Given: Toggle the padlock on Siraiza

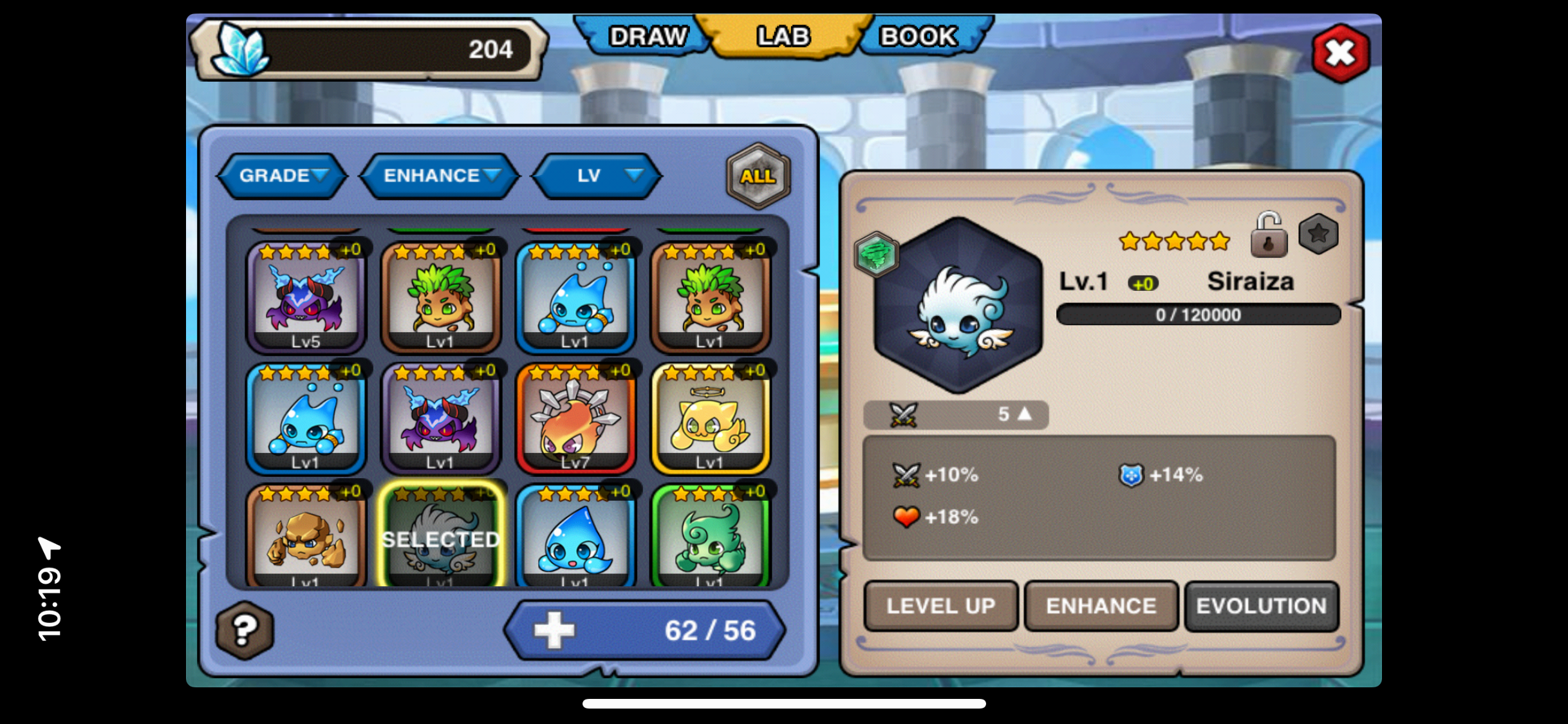Looking at the screenshot, I should (1268, 236).
